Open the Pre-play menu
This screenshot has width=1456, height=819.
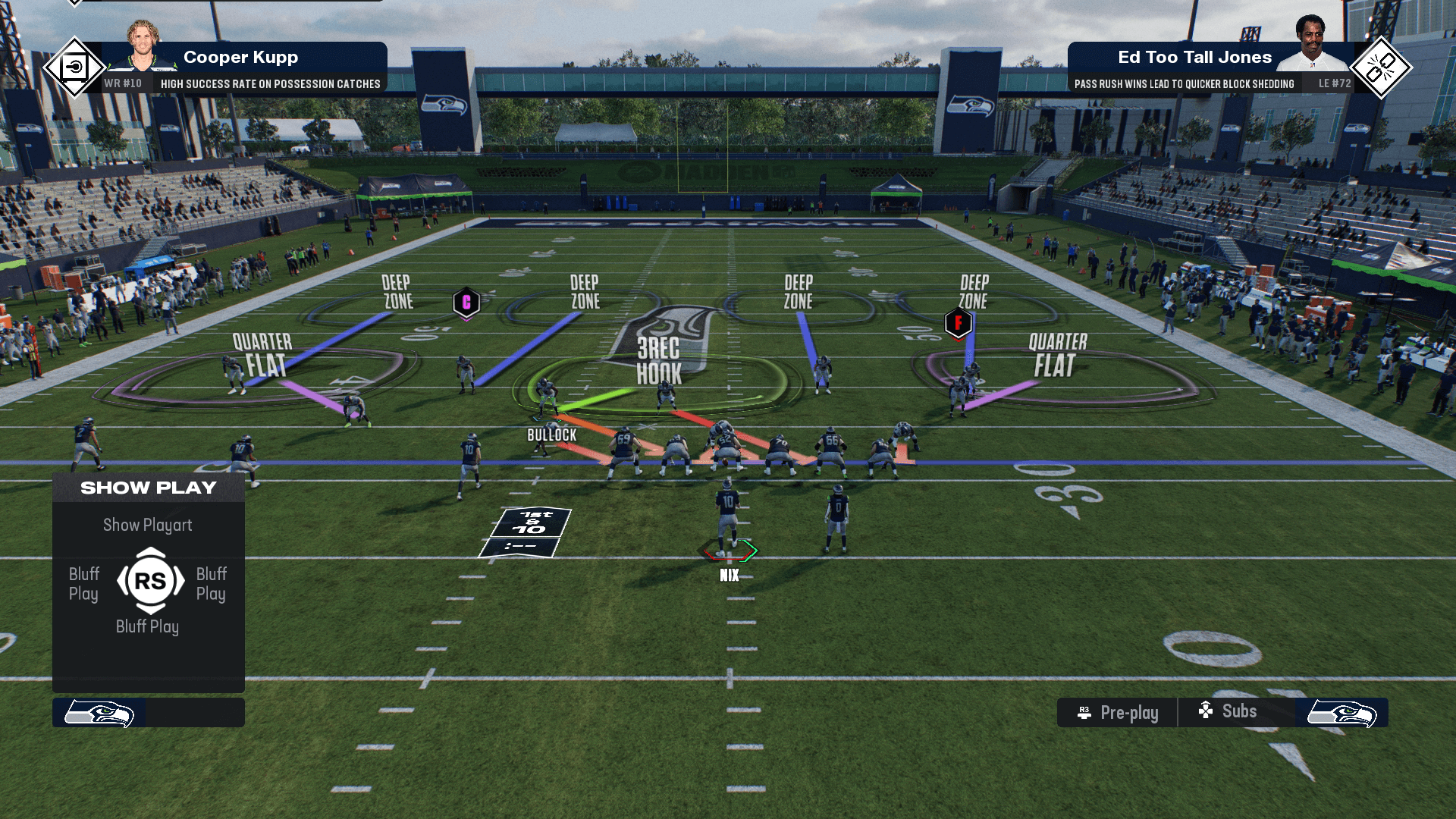coord(1118,713)
